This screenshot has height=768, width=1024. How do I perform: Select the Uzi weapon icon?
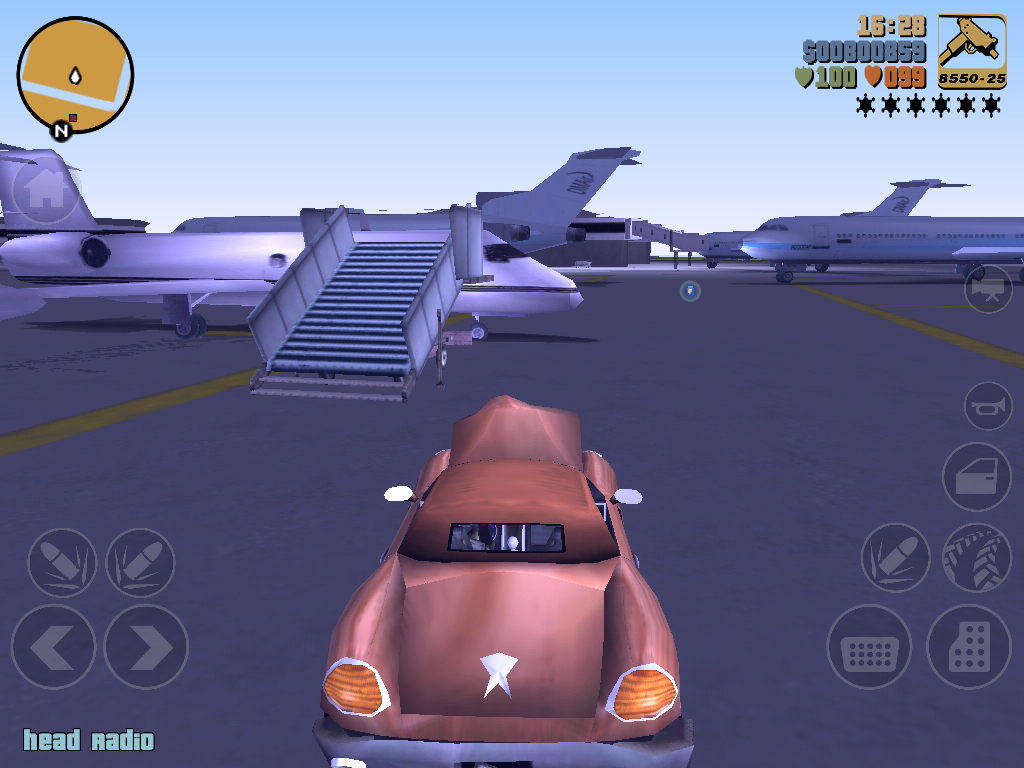(x=972, y=51)
